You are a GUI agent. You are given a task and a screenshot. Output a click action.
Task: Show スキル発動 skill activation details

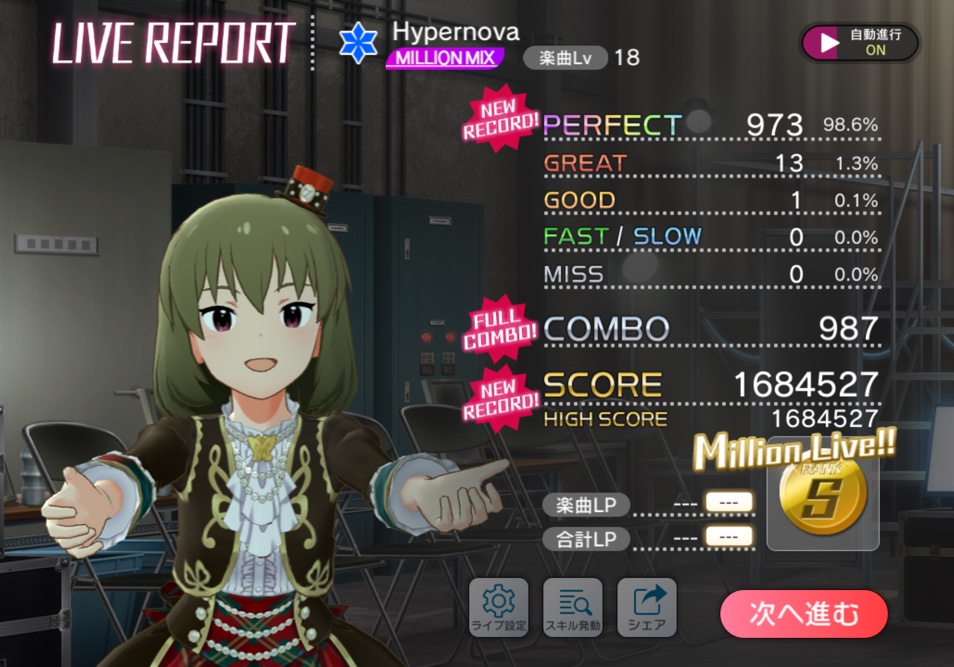tap(572, 607)
